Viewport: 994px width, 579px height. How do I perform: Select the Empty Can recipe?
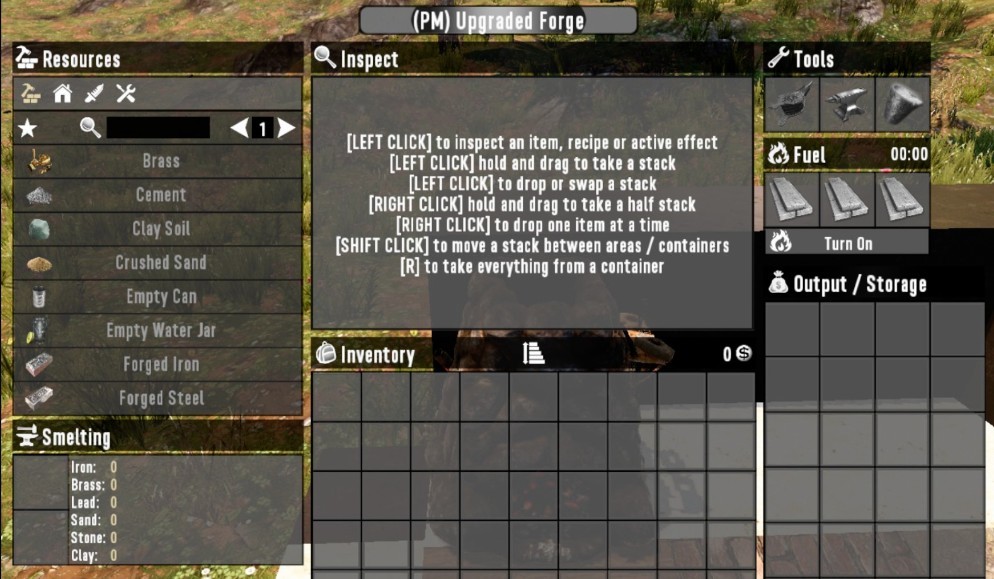coord(160,297)
